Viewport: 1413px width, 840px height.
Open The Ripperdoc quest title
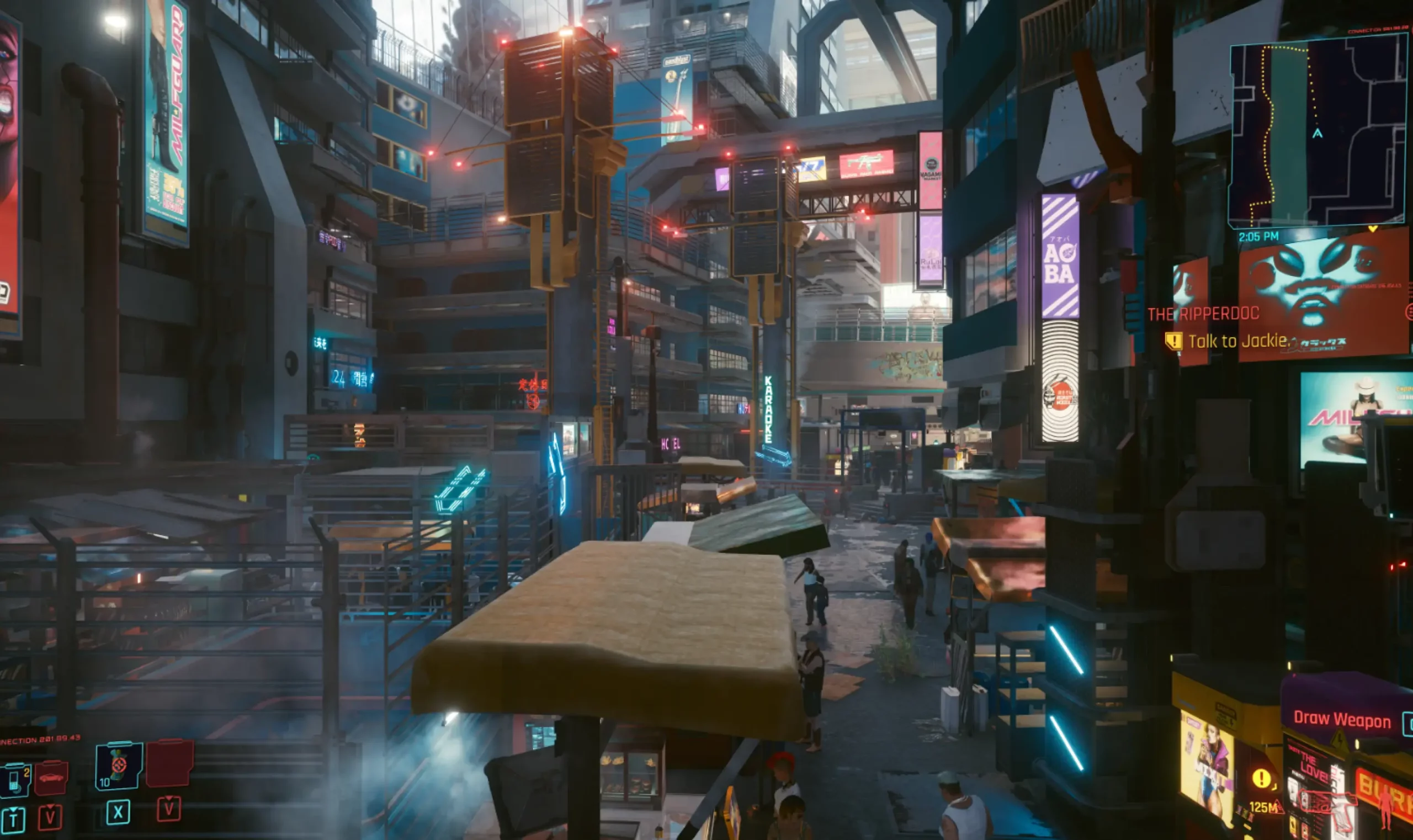pyautogui.click(x=1202, y=313)
